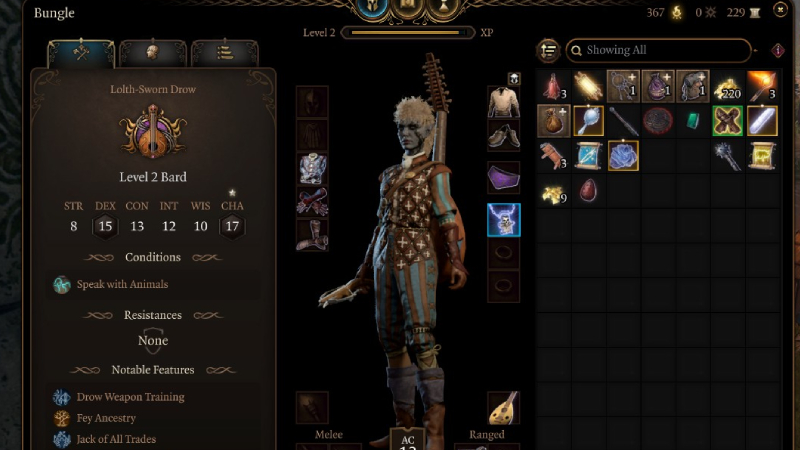Viewport: 800px width, 450px height.
Task: Select the equipped purple cloak slot
Action: click(x=503, y=177)
